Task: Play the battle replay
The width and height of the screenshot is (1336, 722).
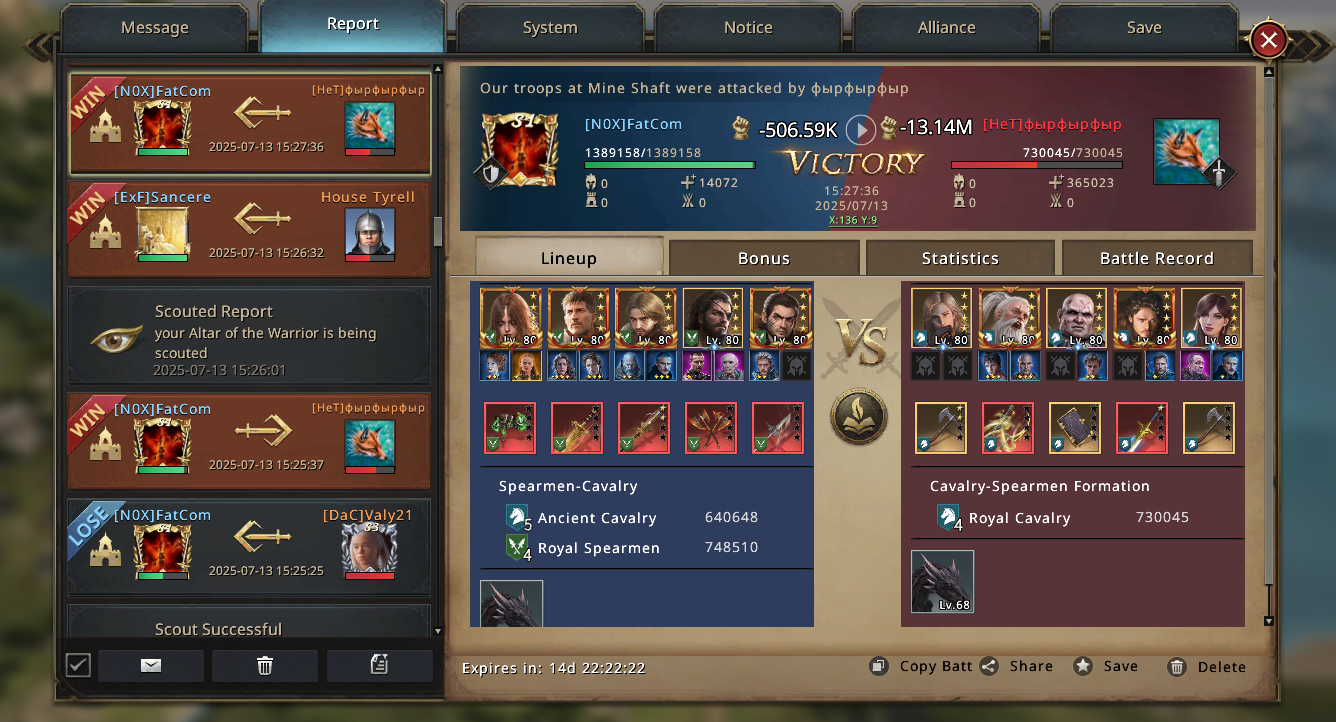Action: pos(860,129)
